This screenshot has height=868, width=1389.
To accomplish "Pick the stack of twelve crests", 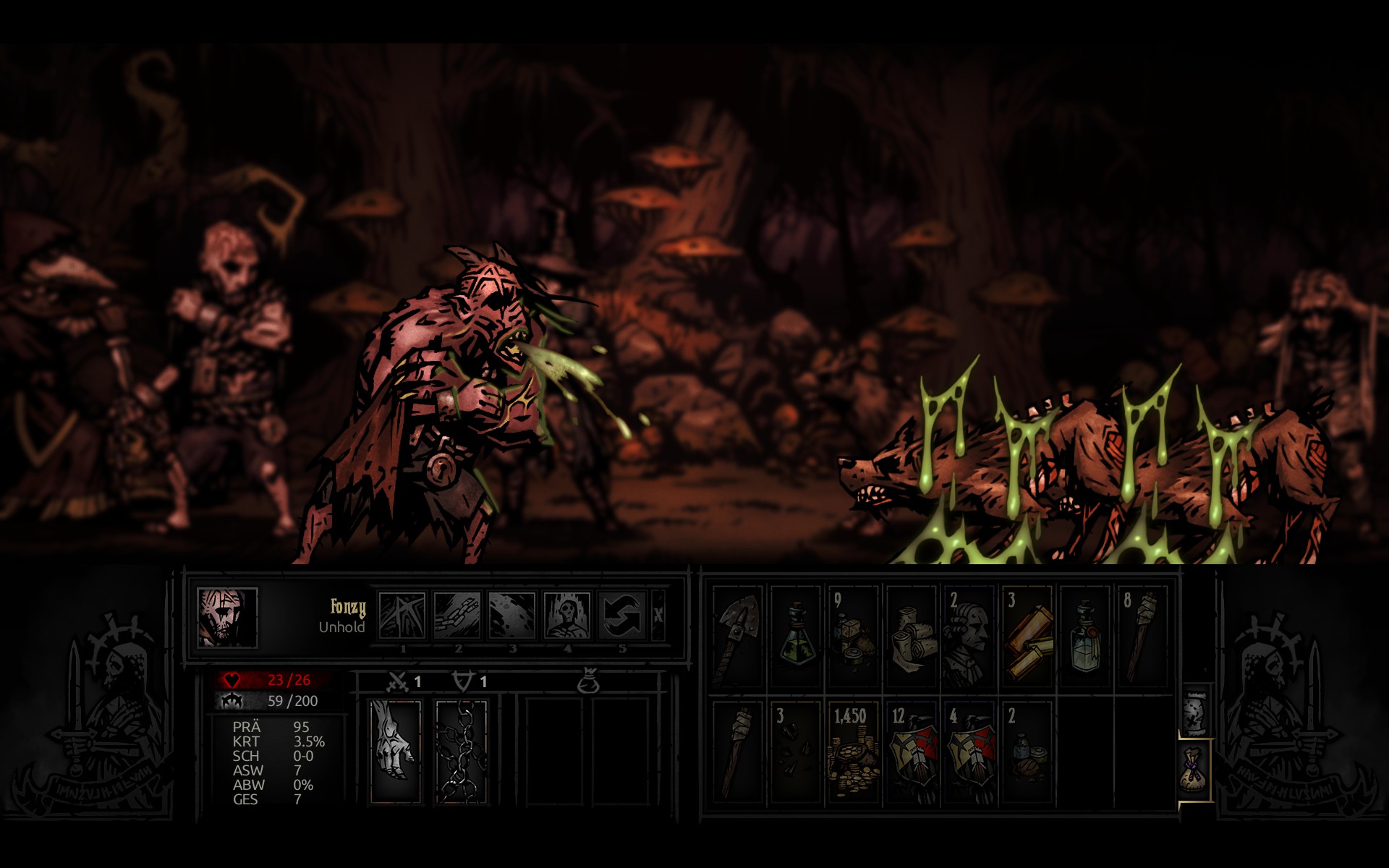I will pyautogui.click(x=912, y=752).
